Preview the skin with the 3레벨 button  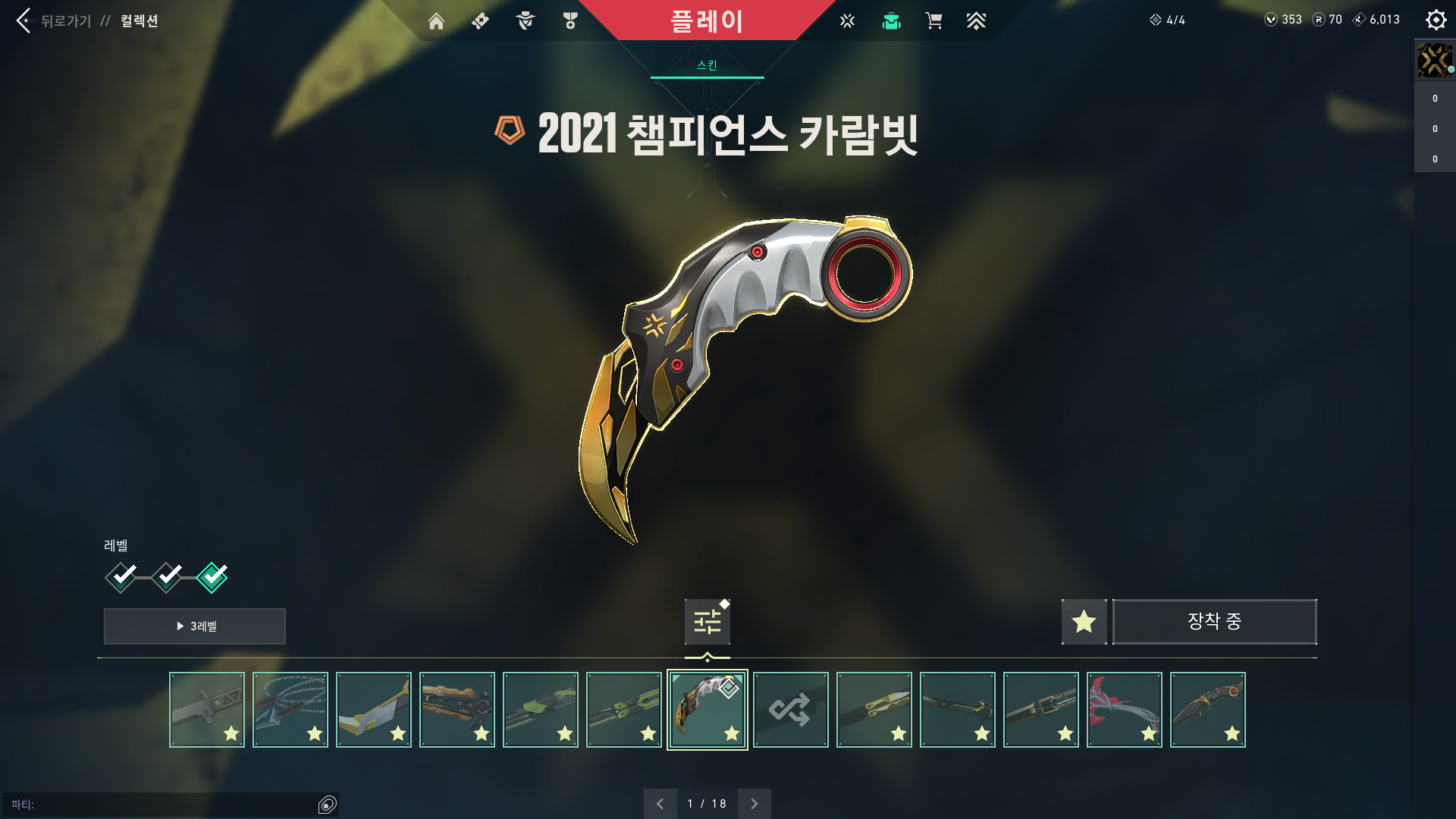pyautogui.click(x=194, y=626)
